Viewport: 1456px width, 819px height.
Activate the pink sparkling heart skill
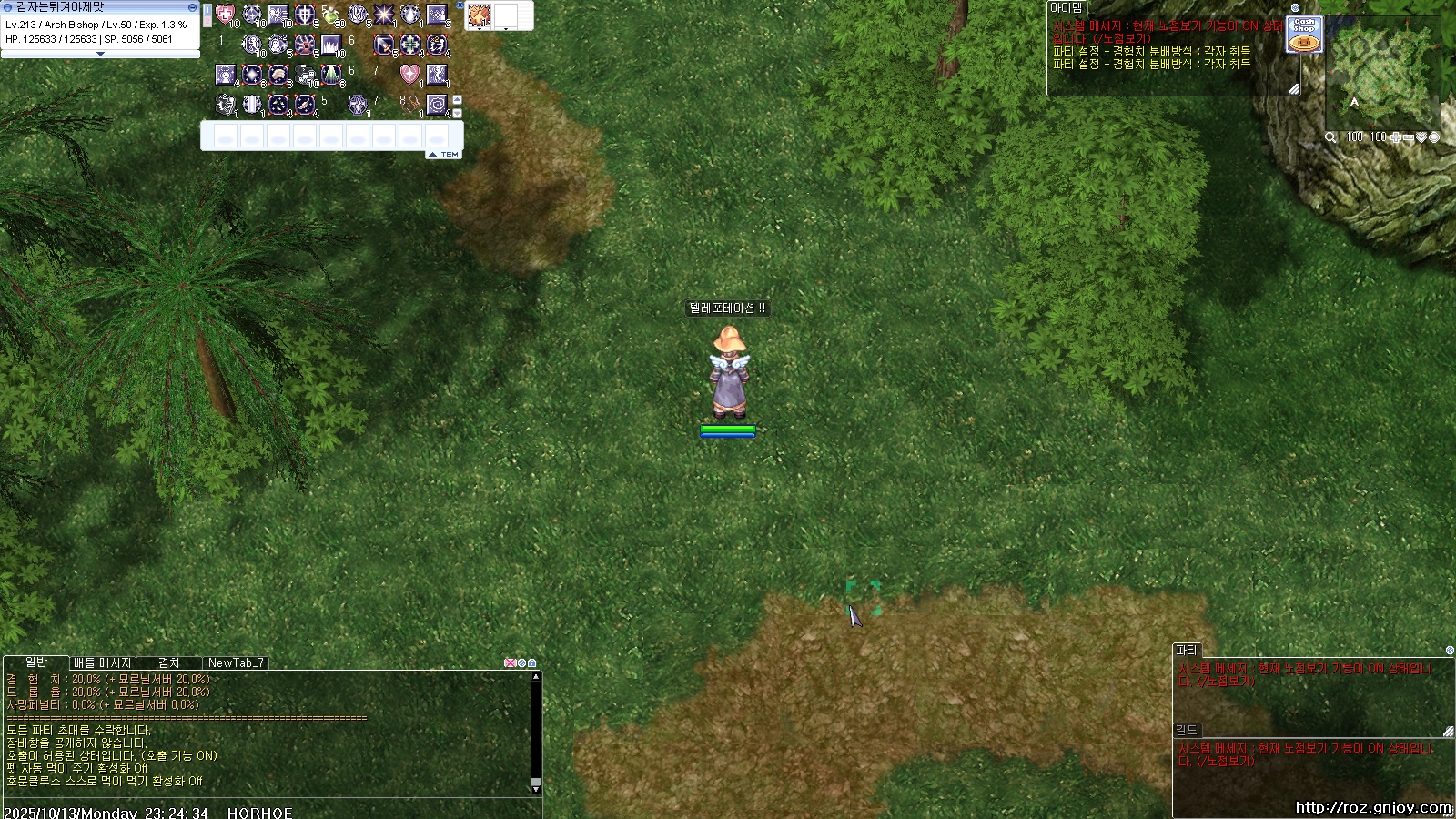pyautogui.click(x=409, y=75)
